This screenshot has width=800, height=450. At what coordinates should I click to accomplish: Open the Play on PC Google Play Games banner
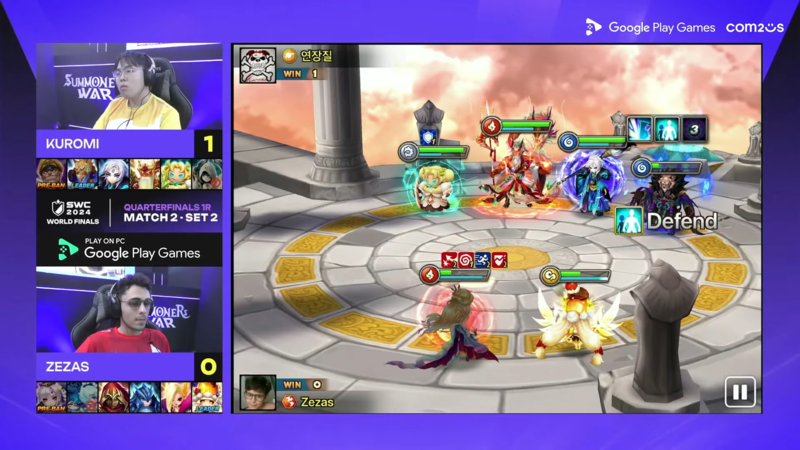tap(129, 249)
